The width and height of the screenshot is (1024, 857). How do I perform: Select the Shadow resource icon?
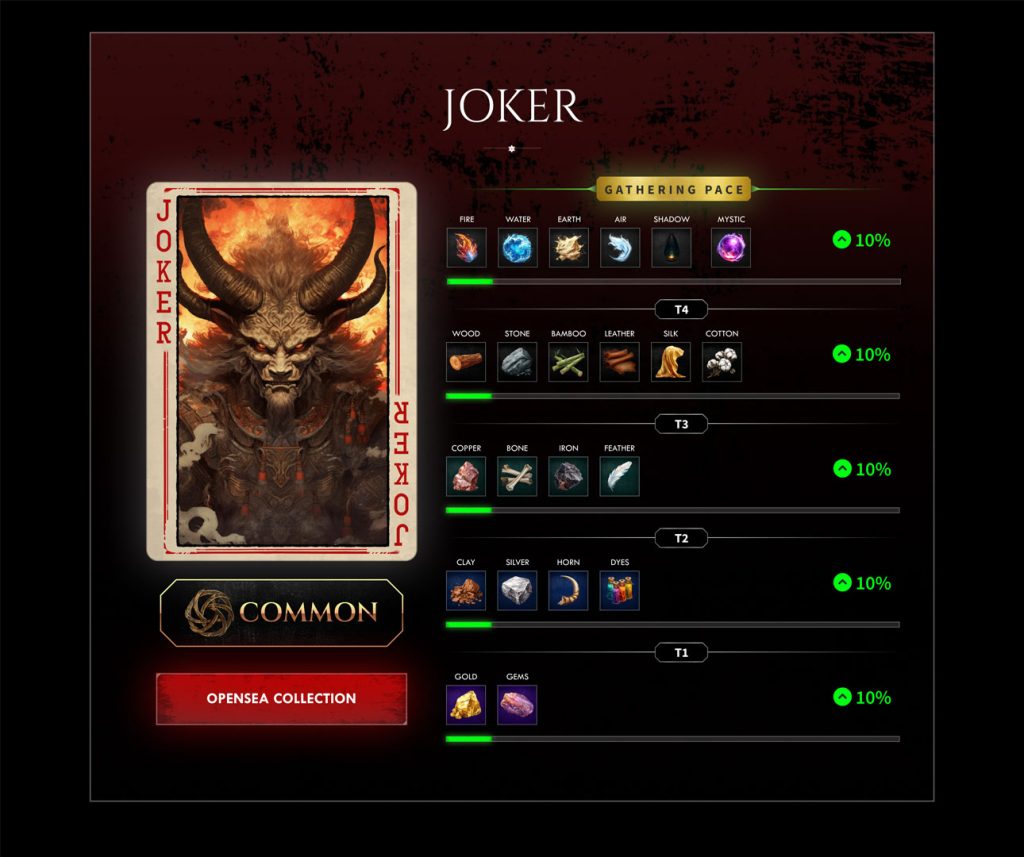pyautogui.click(x=671, y=248)
